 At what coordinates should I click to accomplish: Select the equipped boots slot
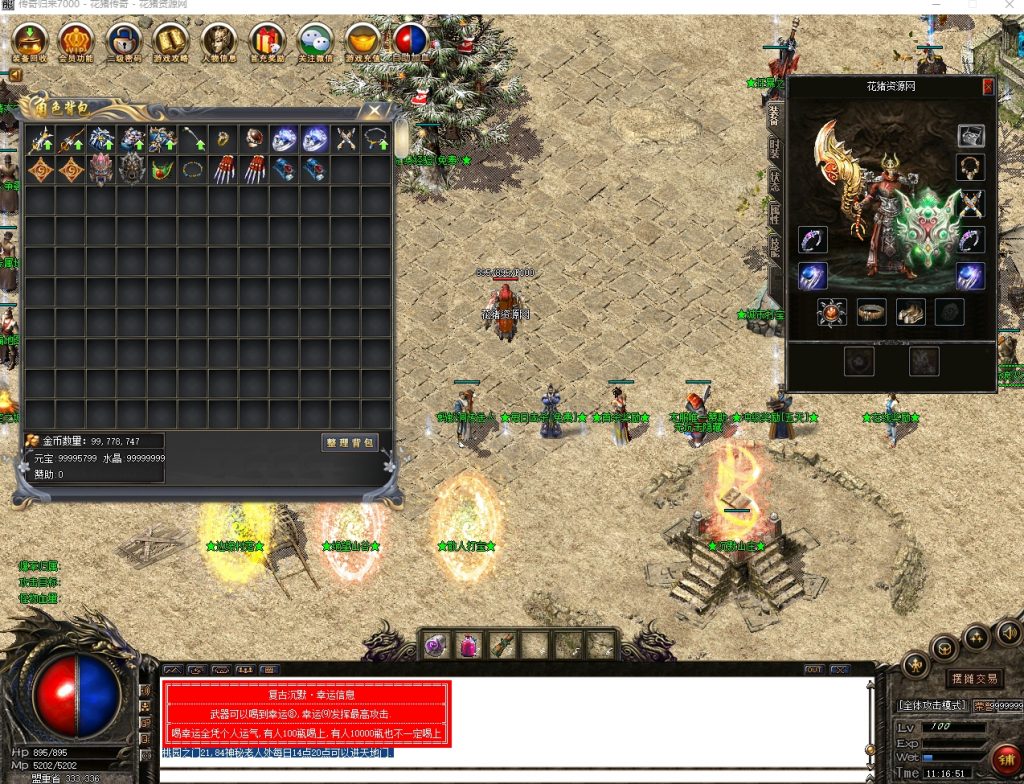pos(910,312)
